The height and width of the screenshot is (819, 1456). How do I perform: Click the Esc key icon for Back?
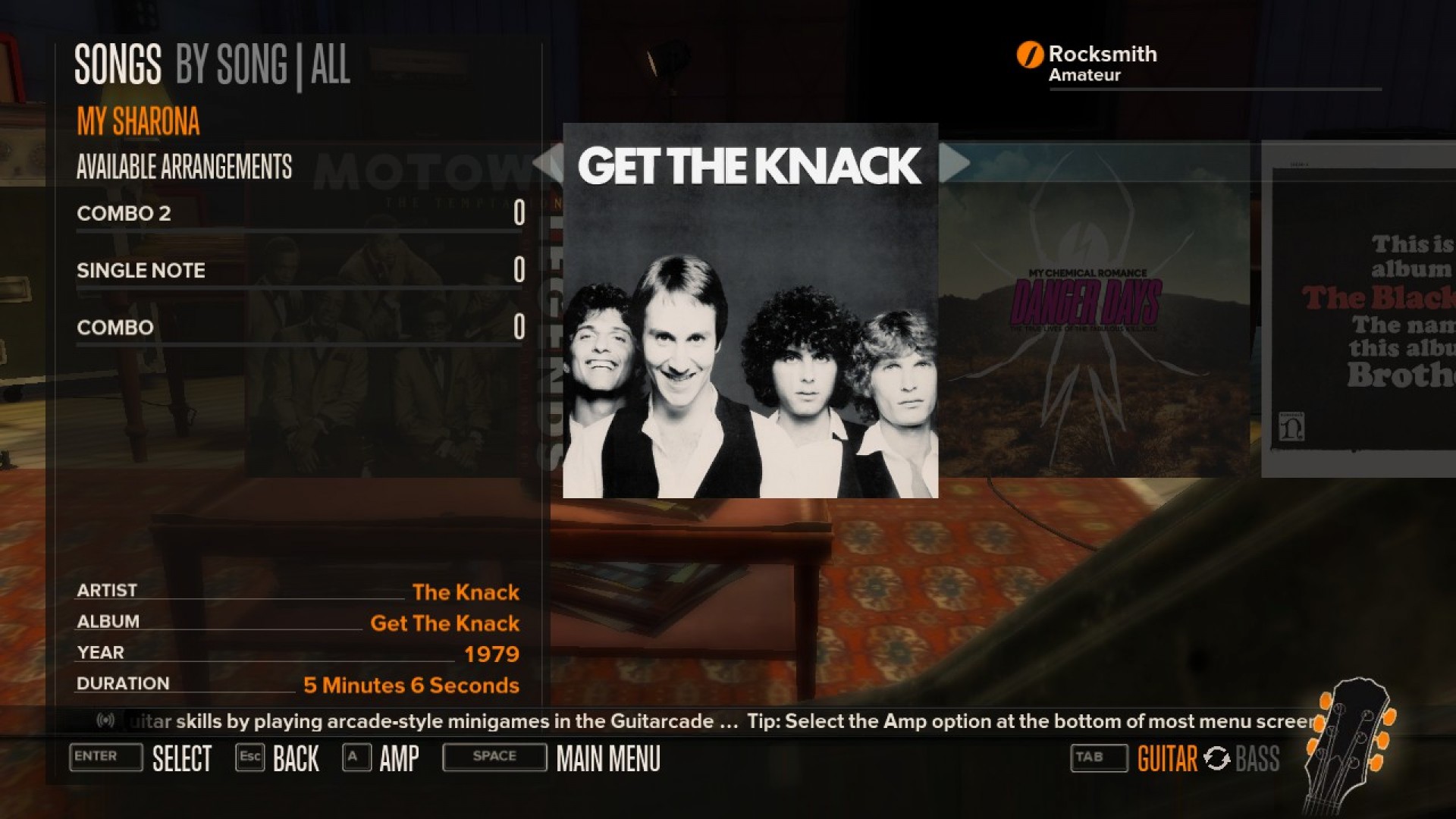[250, 757]
